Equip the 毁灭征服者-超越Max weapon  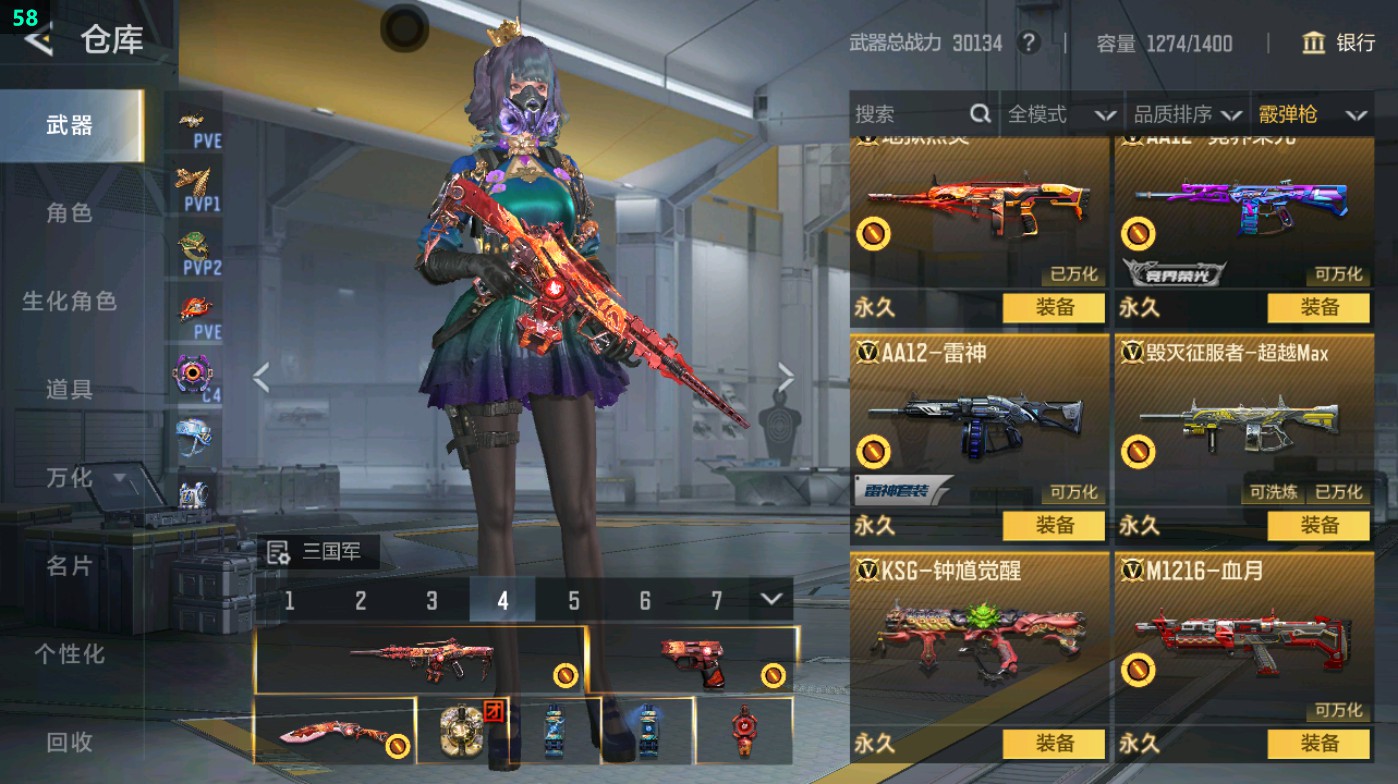click(1318, 525)
